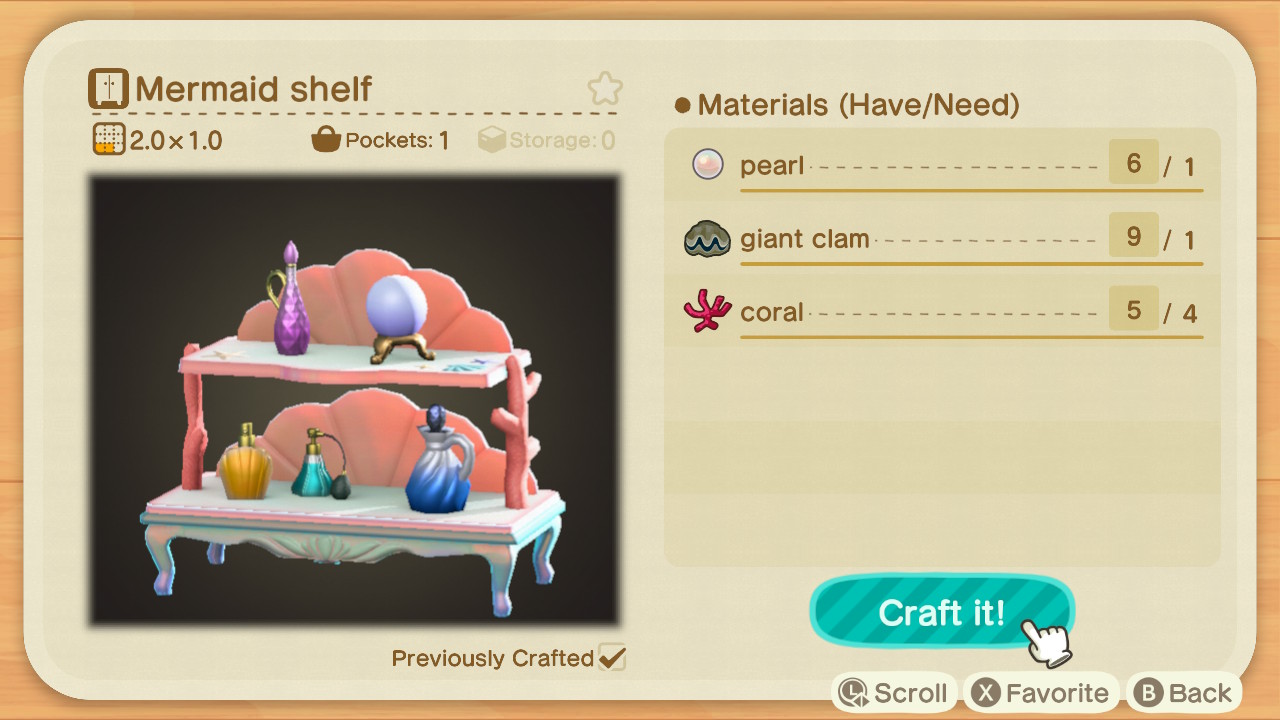1280x720 pixels.
Task: Craft the Mermaid shelf
Action: point(941,612)
